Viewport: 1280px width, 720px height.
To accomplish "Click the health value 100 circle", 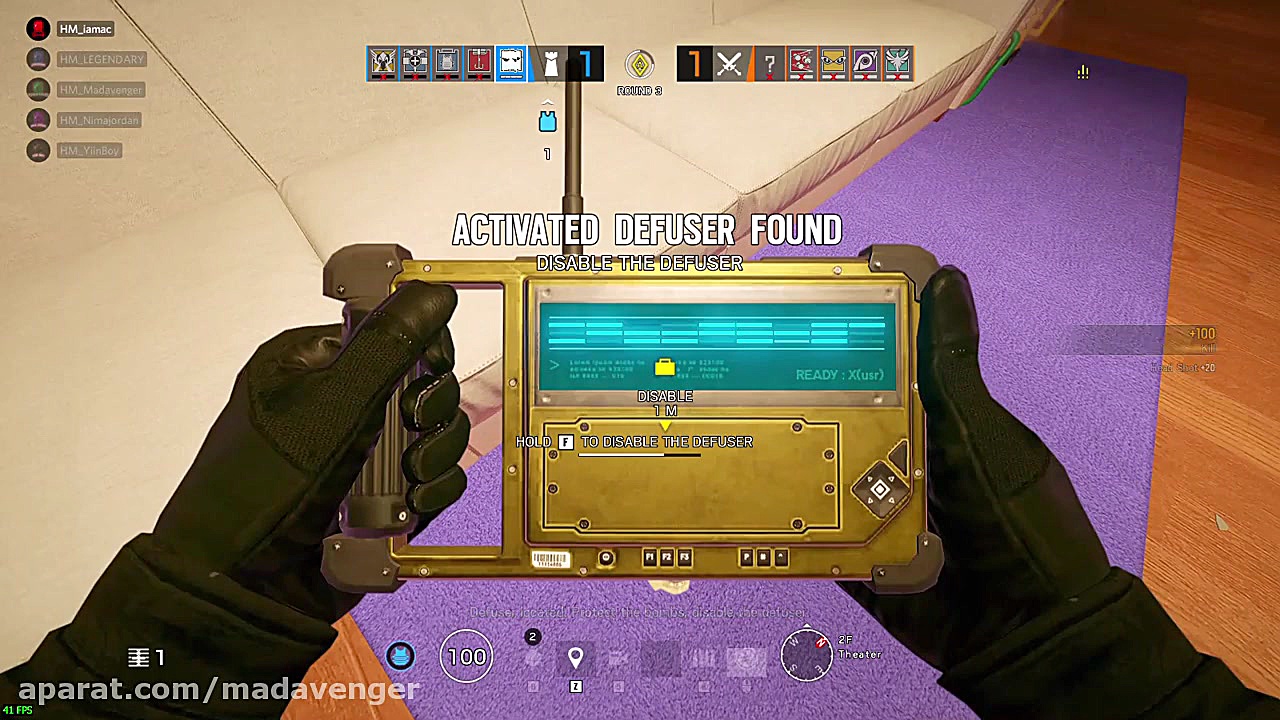I will coord(466,656).
